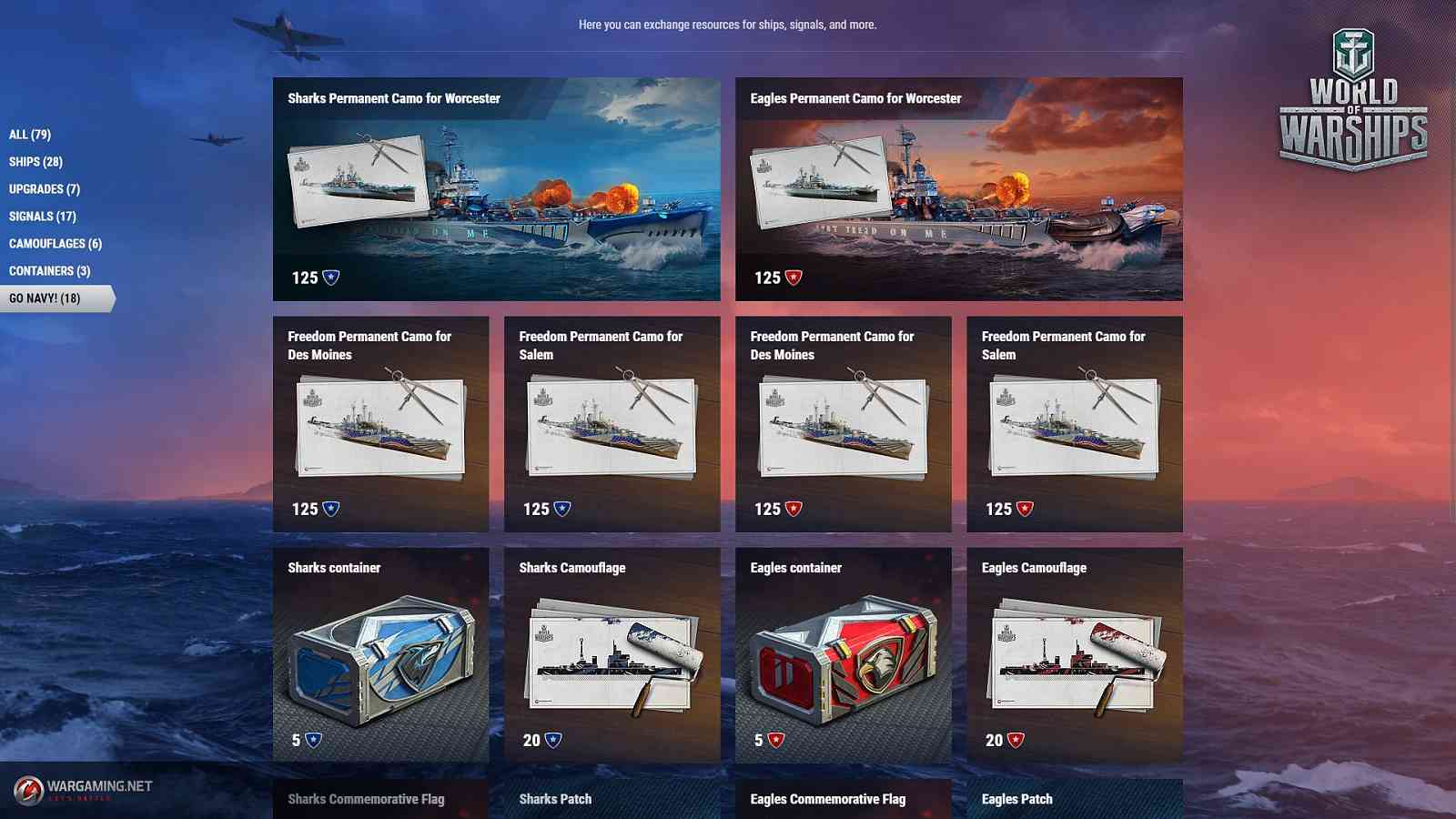
Task: Select Freedom Permanent Camo for Salem
Action: (611, 425)
